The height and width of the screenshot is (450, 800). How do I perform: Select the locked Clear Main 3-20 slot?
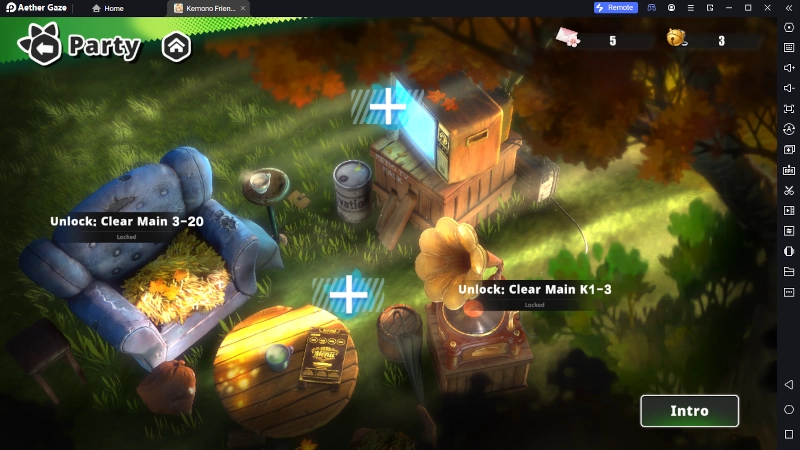pos(127,222)
